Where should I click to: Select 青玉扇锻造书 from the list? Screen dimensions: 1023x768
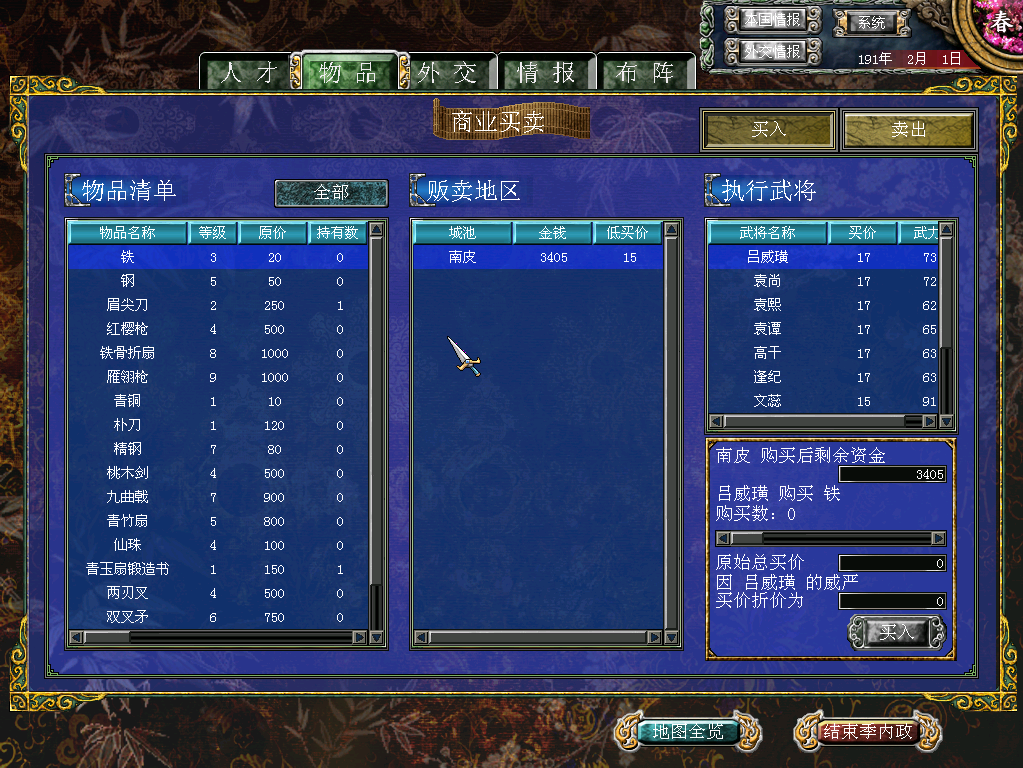pos(127,569)
